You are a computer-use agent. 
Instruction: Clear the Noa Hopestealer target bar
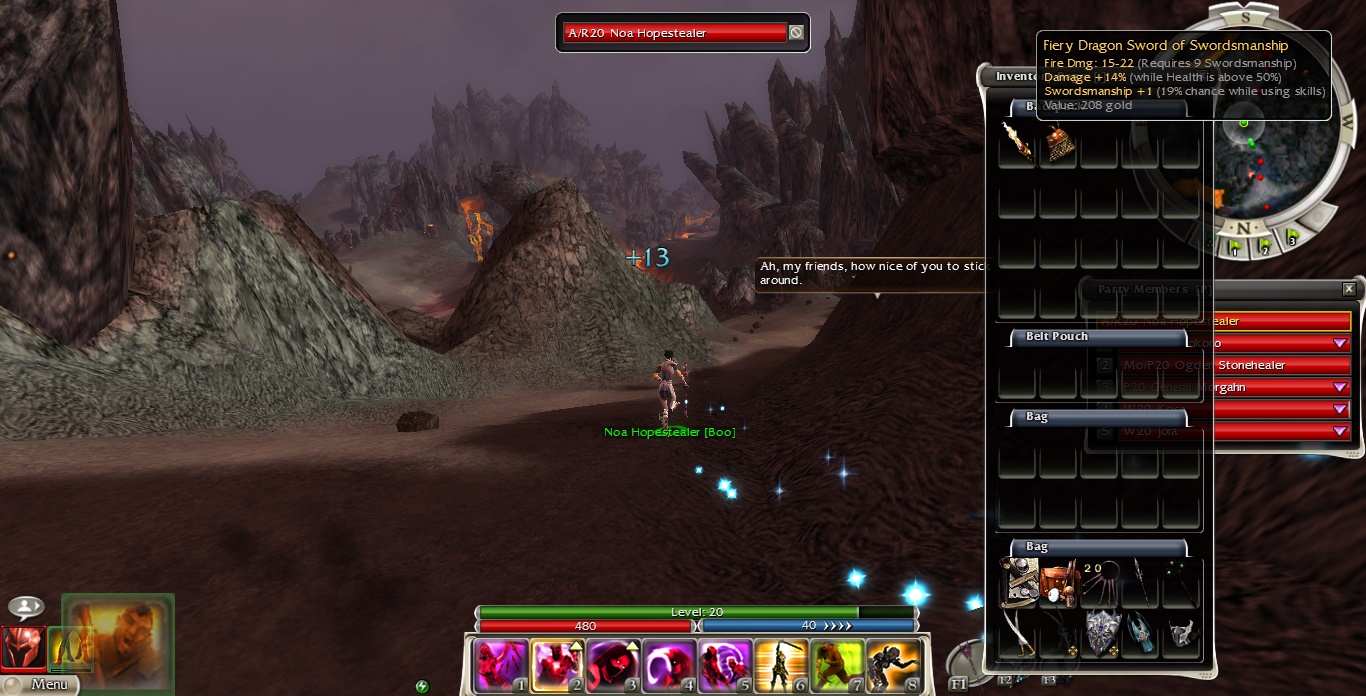(x=795, y=33)
